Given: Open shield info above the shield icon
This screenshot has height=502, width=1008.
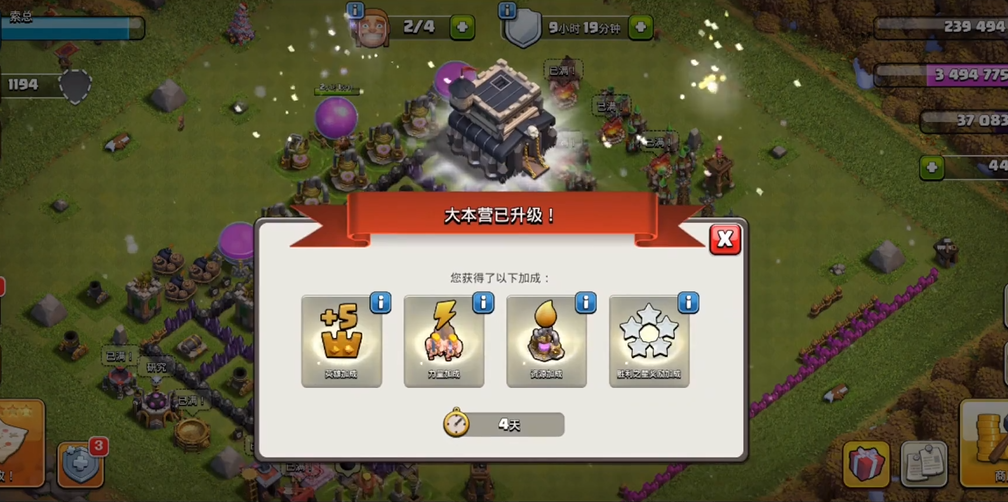Looking at the screenshot, I should (x=507, y=10).
